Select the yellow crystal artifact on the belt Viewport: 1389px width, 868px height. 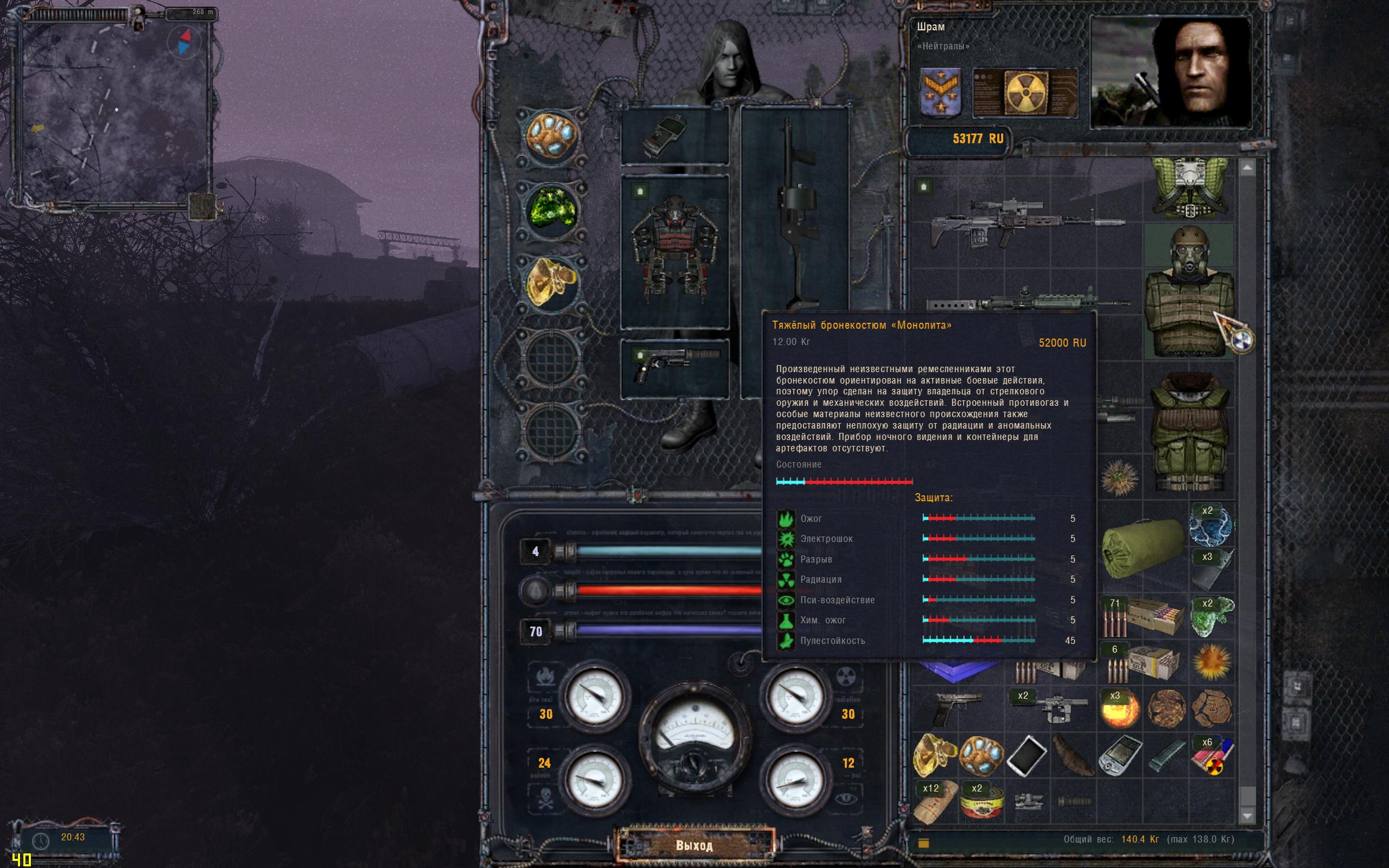point(552,283)
